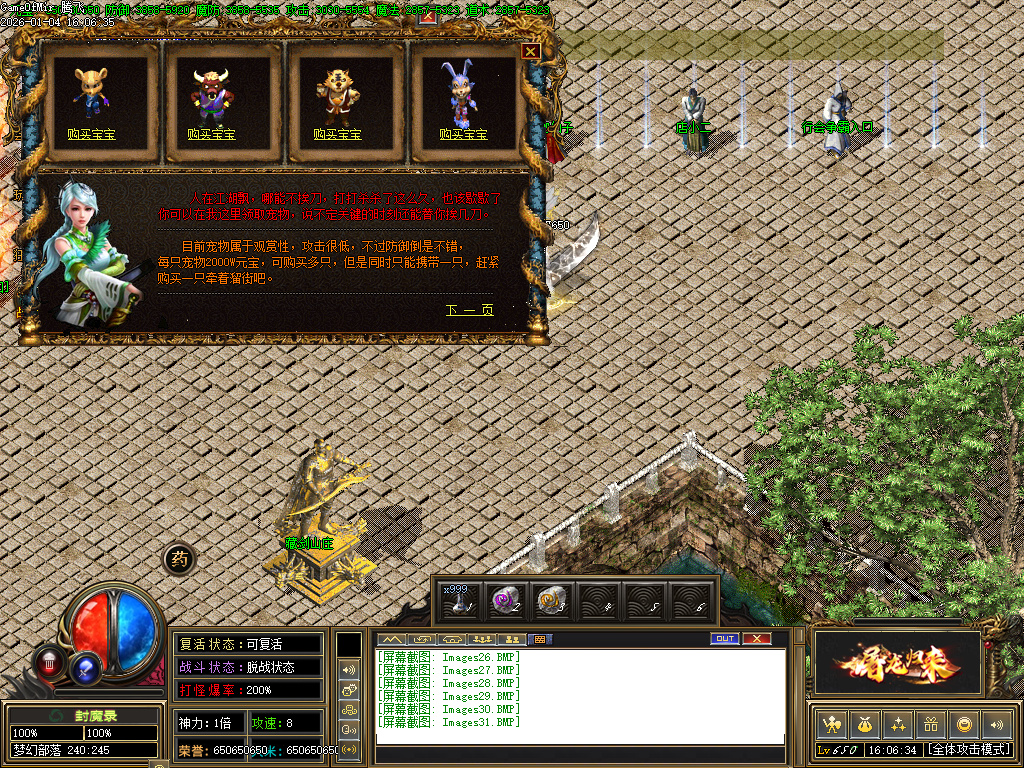
Task: Open the sparkle stars skills icon
Action: coord(898,724)
